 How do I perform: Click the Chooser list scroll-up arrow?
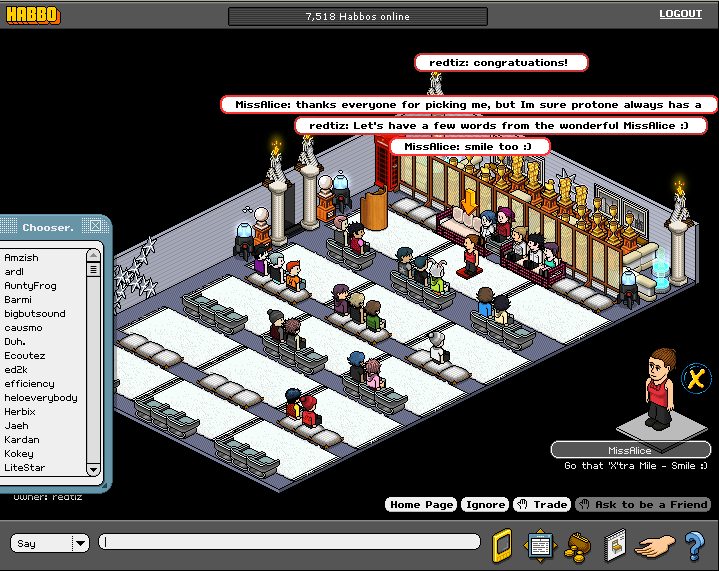pos(93,257)
